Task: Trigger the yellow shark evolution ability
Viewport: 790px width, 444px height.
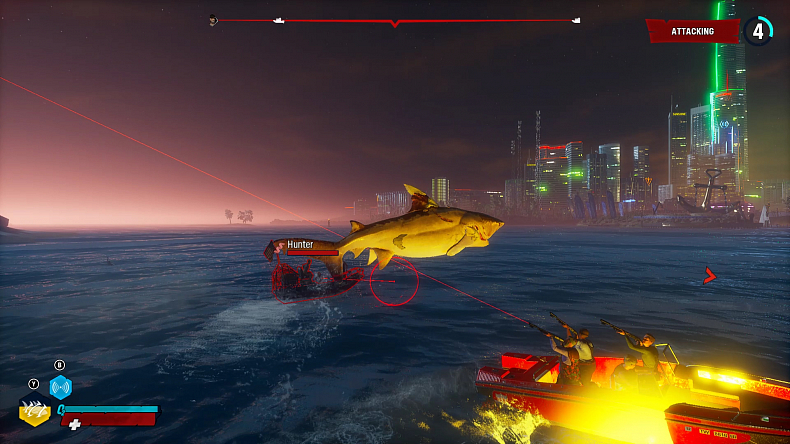Action: (x=35, y=409)
